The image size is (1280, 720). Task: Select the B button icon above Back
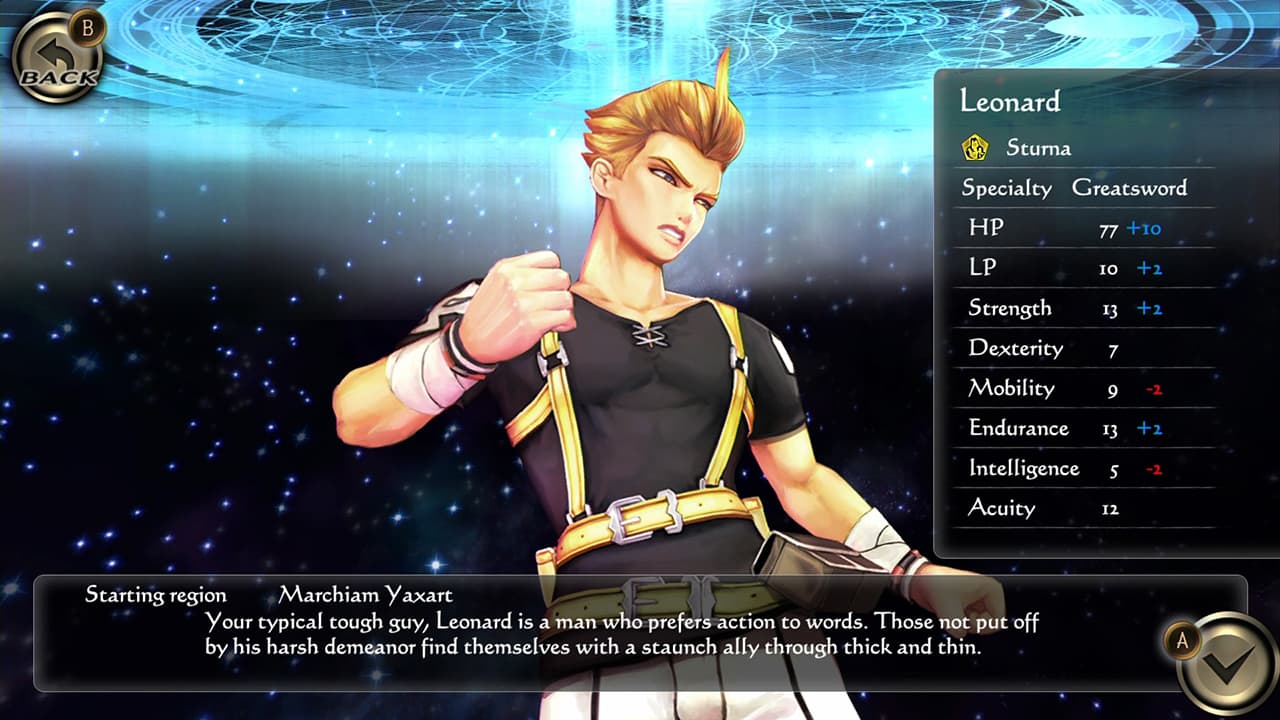click(x=89, y=29)
